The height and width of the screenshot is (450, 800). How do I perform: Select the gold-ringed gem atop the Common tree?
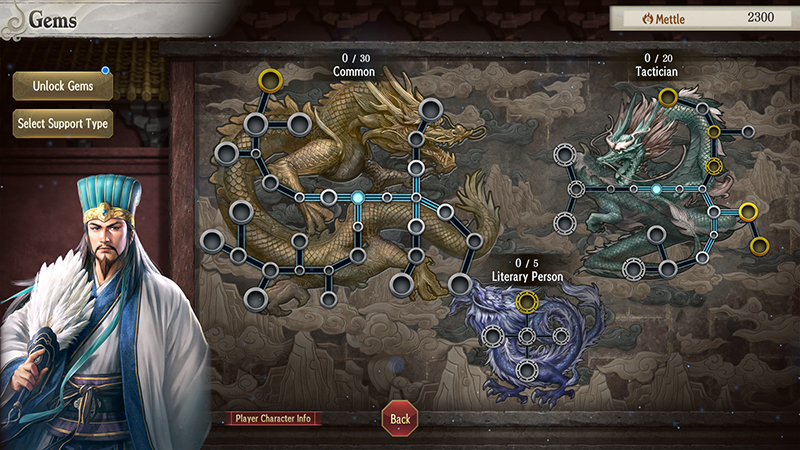[x=270, y=79]
